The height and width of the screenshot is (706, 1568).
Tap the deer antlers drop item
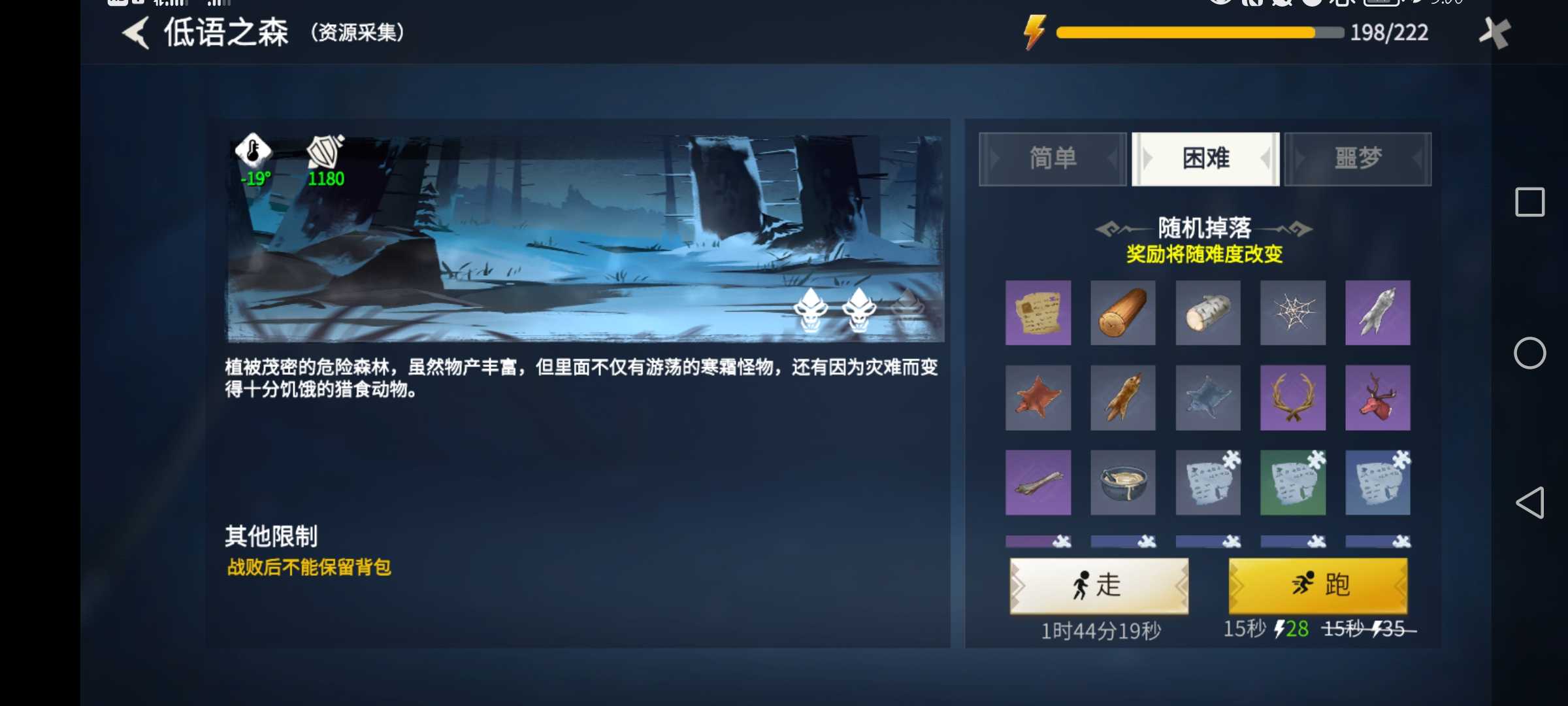tap(1293, 397)
